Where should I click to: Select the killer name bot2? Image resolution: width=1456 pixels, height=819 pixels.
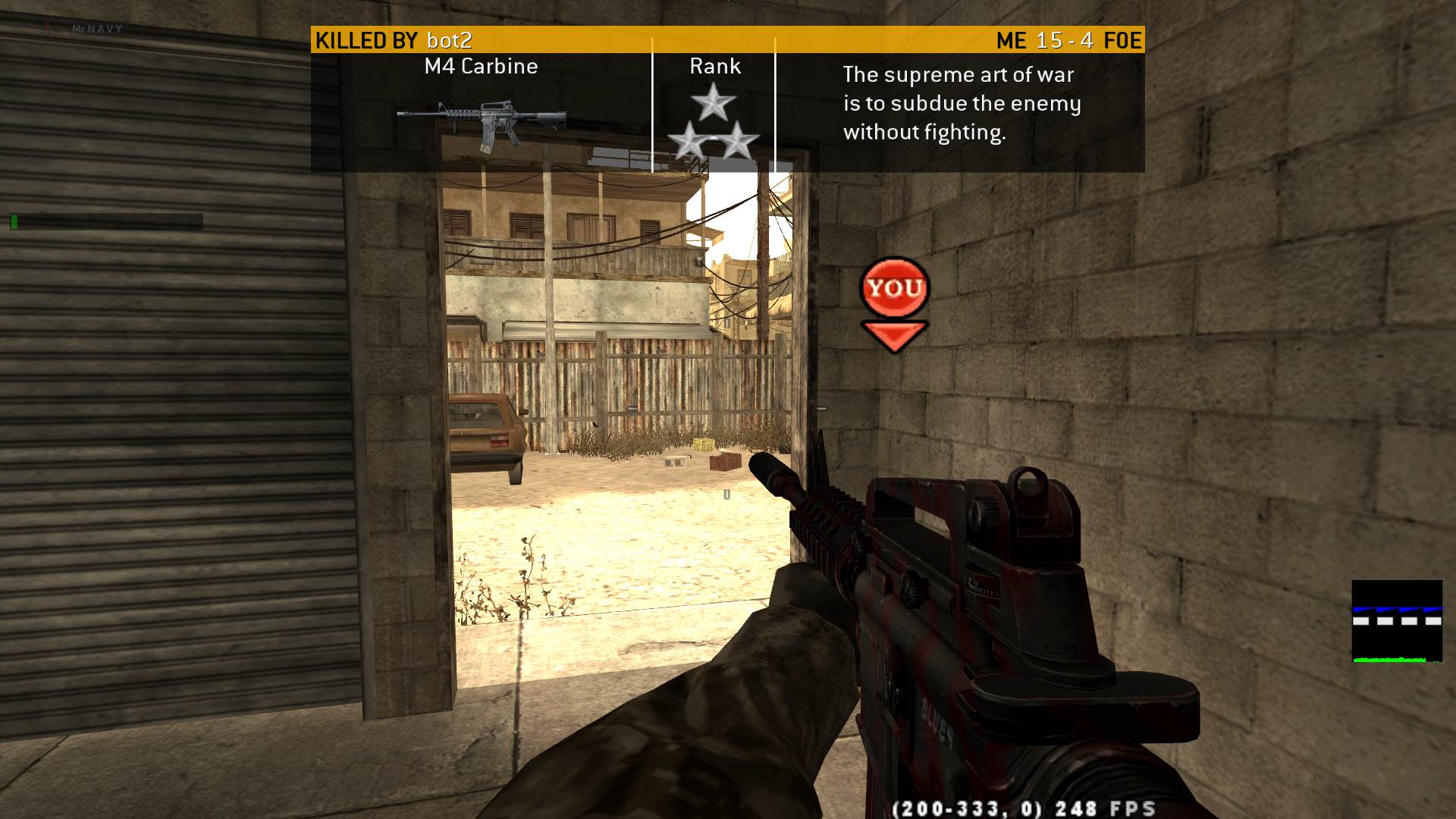[x=449, y=40]
